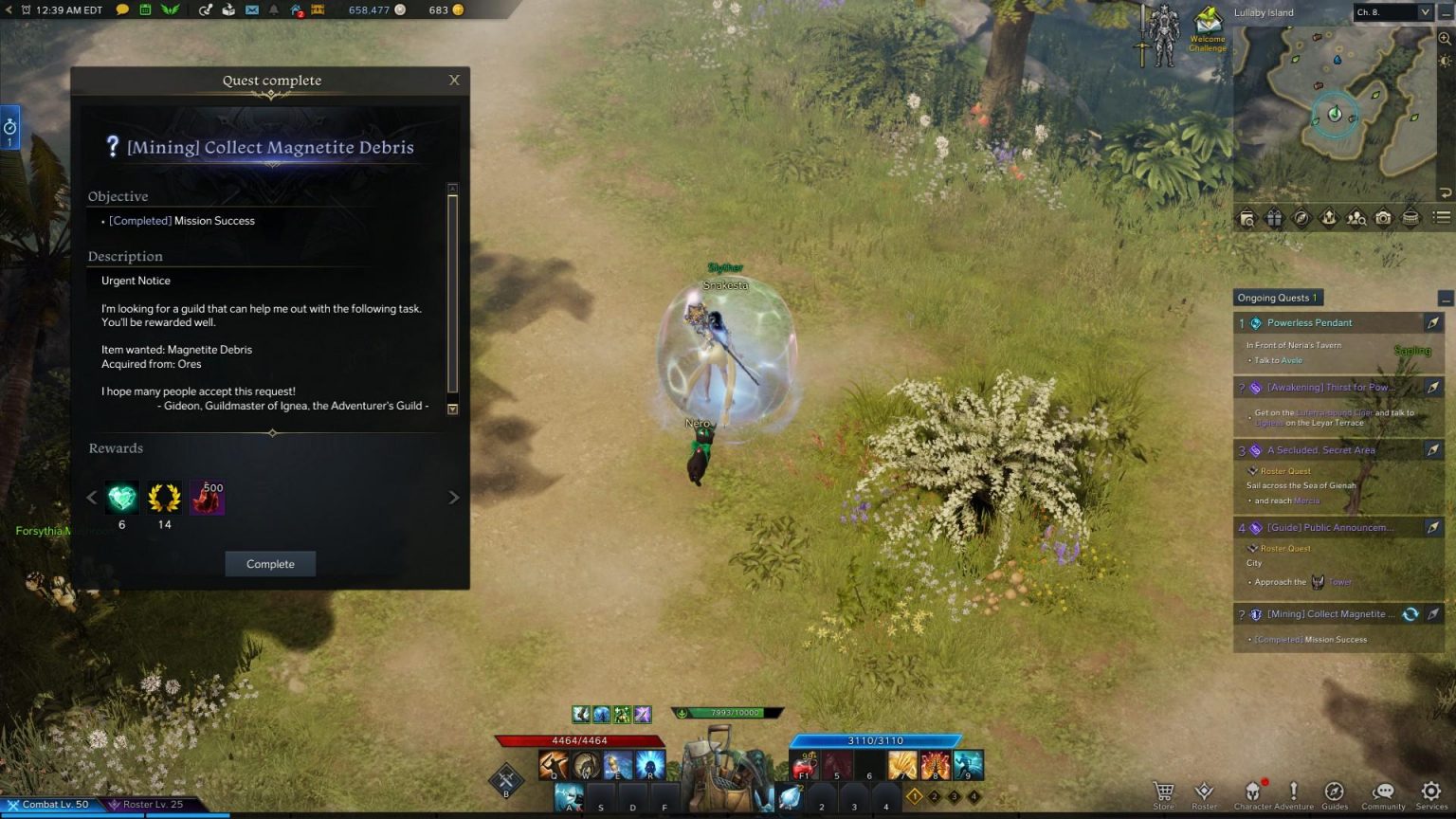This screenshot has width=1456, height=819.
Task: Open the Services gear menu
Action: [1429, 792]
